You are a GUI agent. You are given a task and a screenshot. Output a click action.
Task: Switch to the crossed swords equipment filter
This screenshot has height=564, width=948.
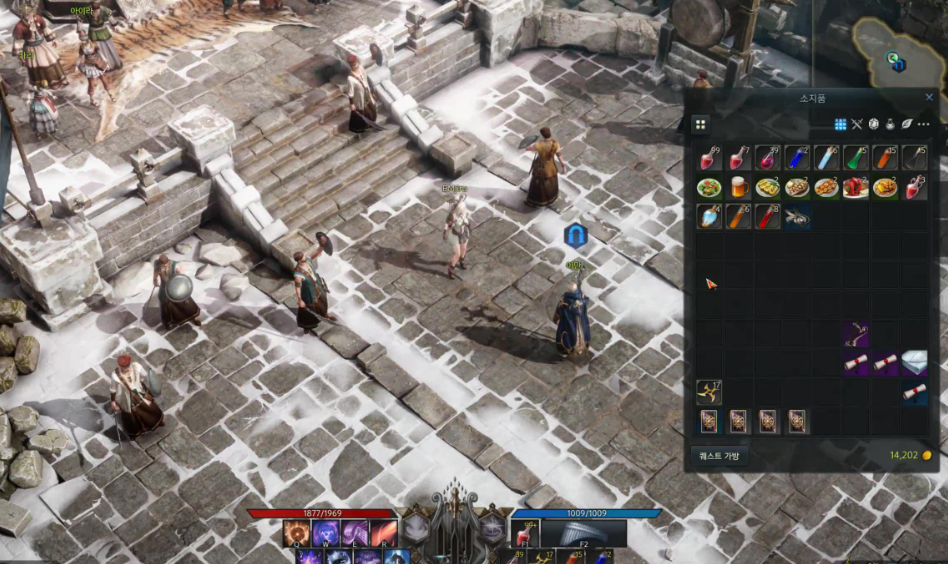(856, 124)
